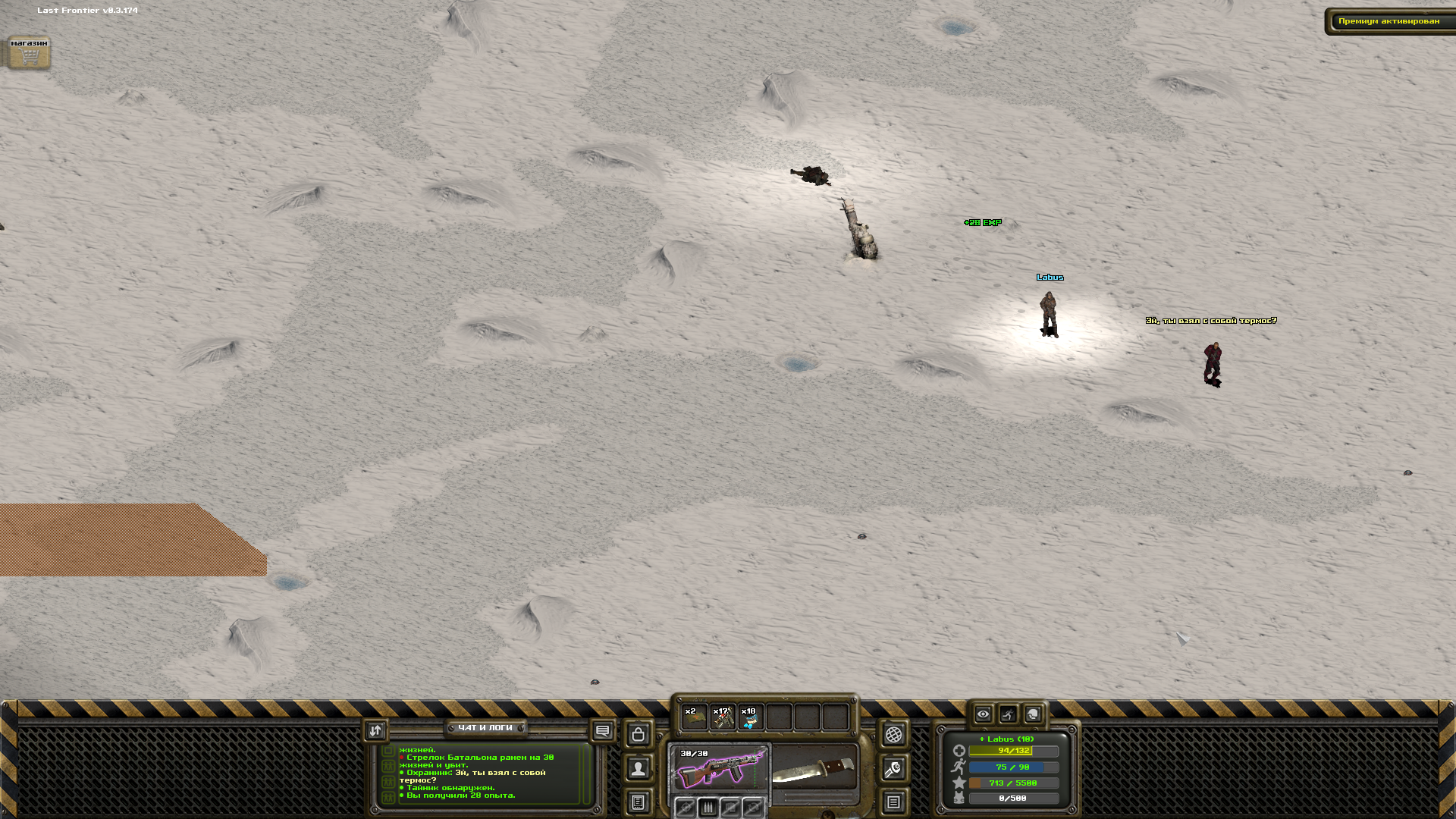Open the inventory bag button
The image size is (1456, 819).
639,734
